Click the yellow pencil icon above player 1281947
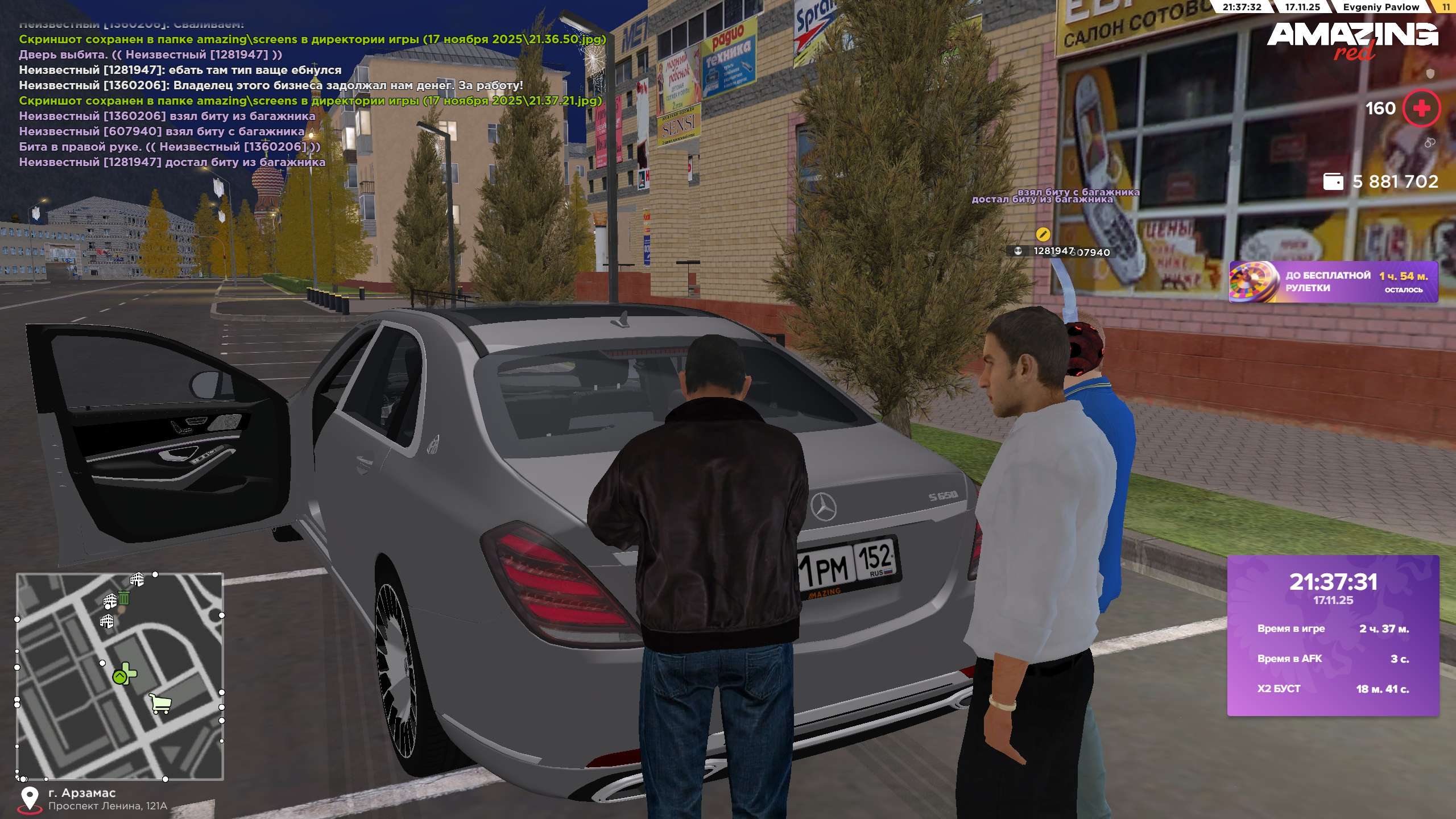 (1043, 234)
